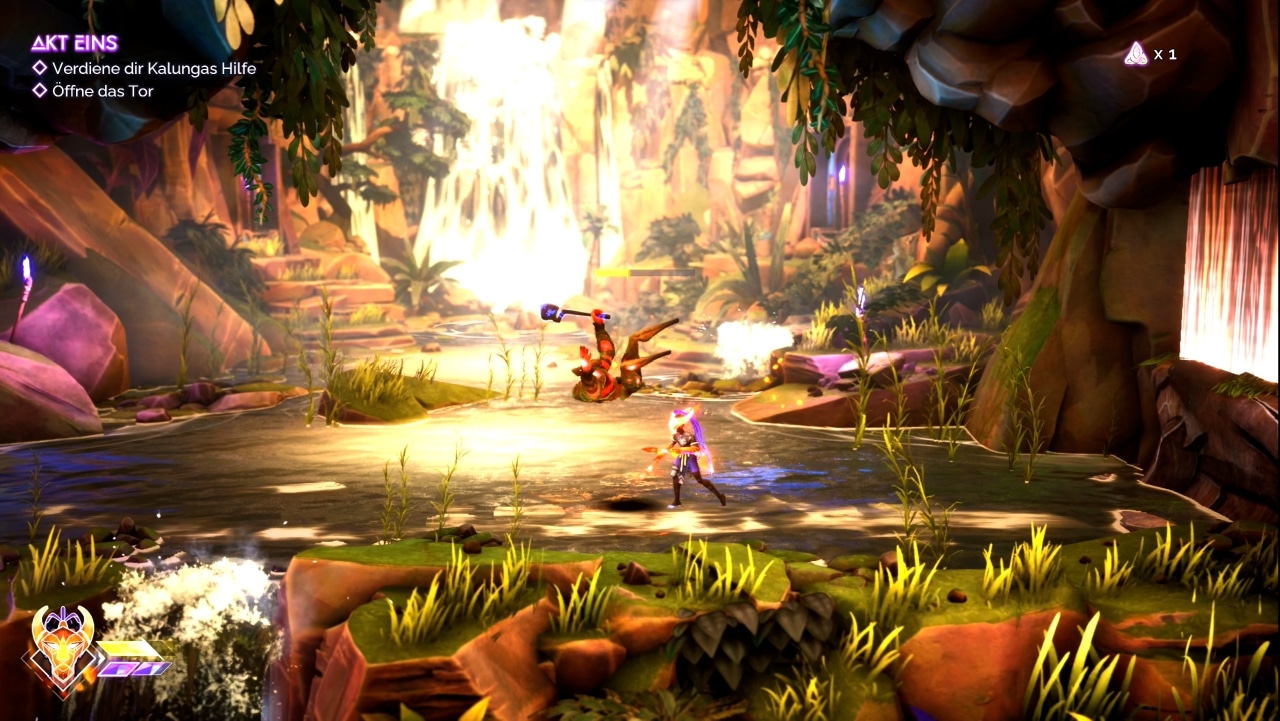Click the "Öffne das Tor" objective
The height and width of the screenshot is (721, 1280).
click(103, 91)
